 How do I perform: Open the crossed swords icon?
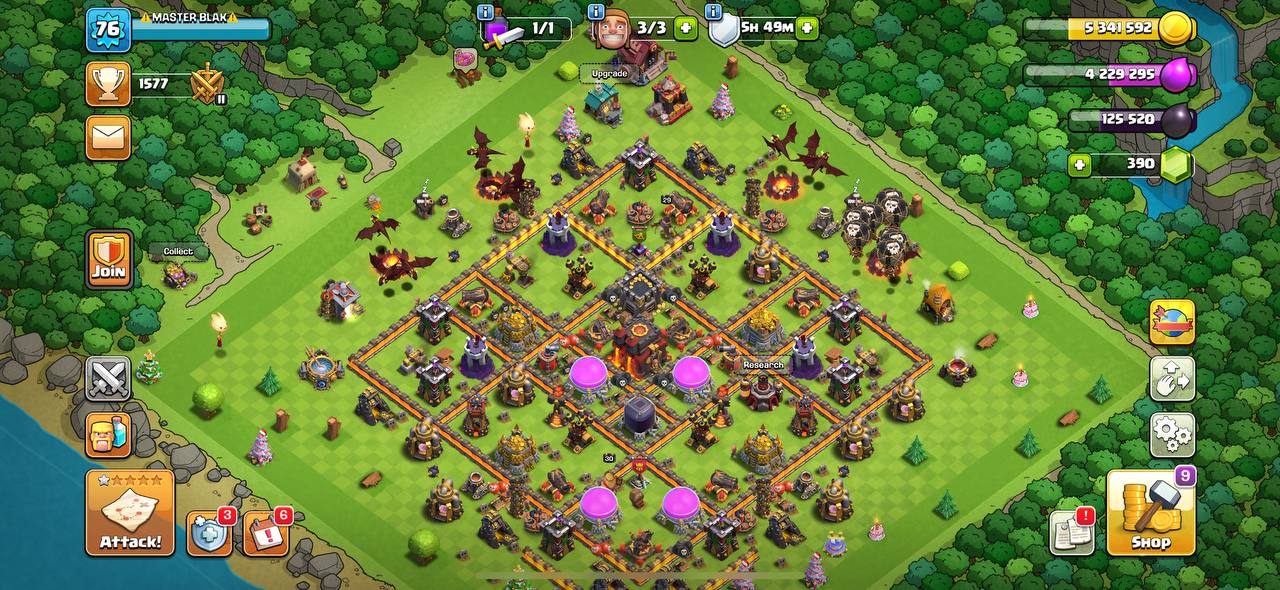108,379
